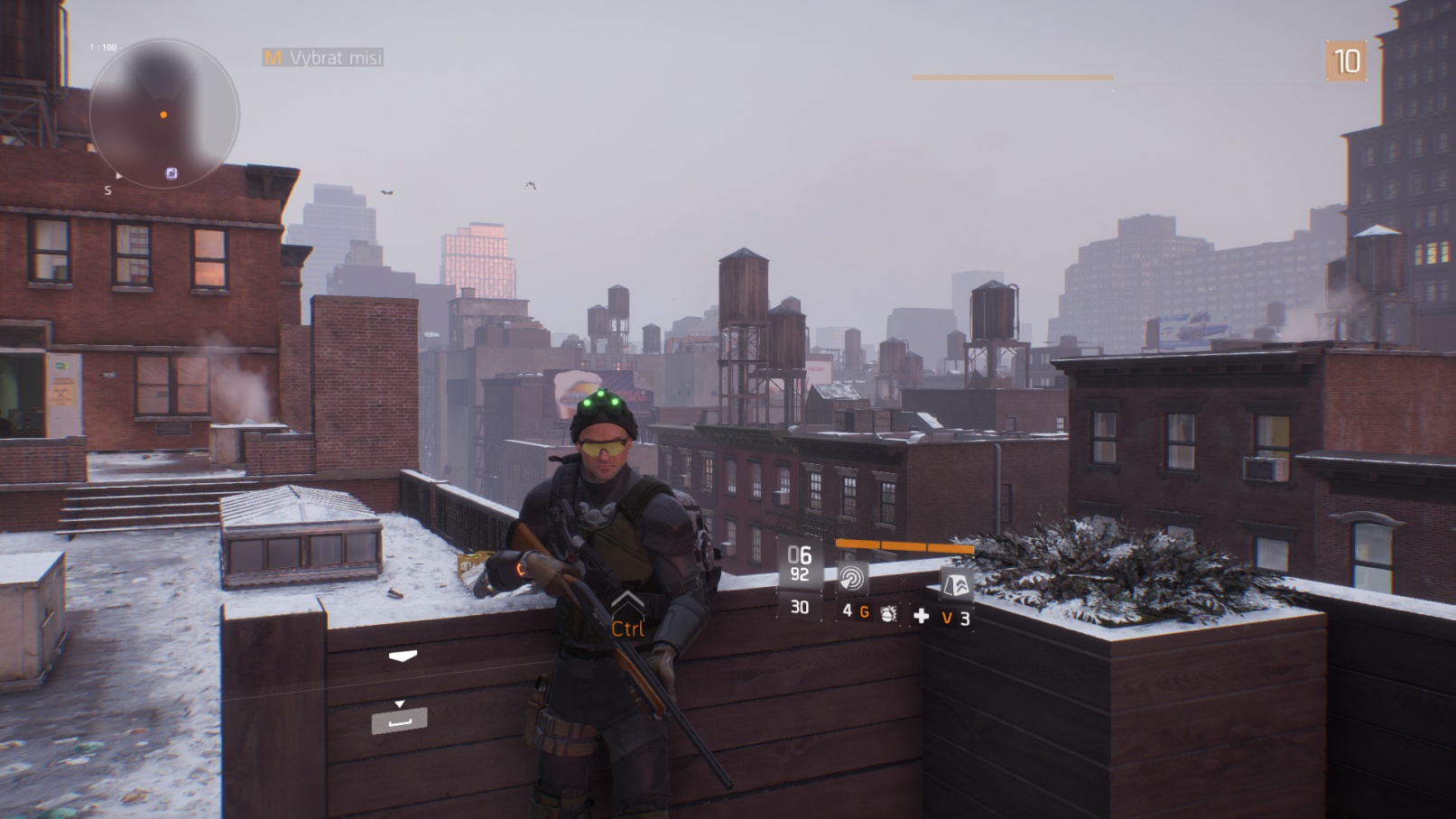Use the ballistic shield skill icon
This screenshot has height=819, width=1456.
956,585
